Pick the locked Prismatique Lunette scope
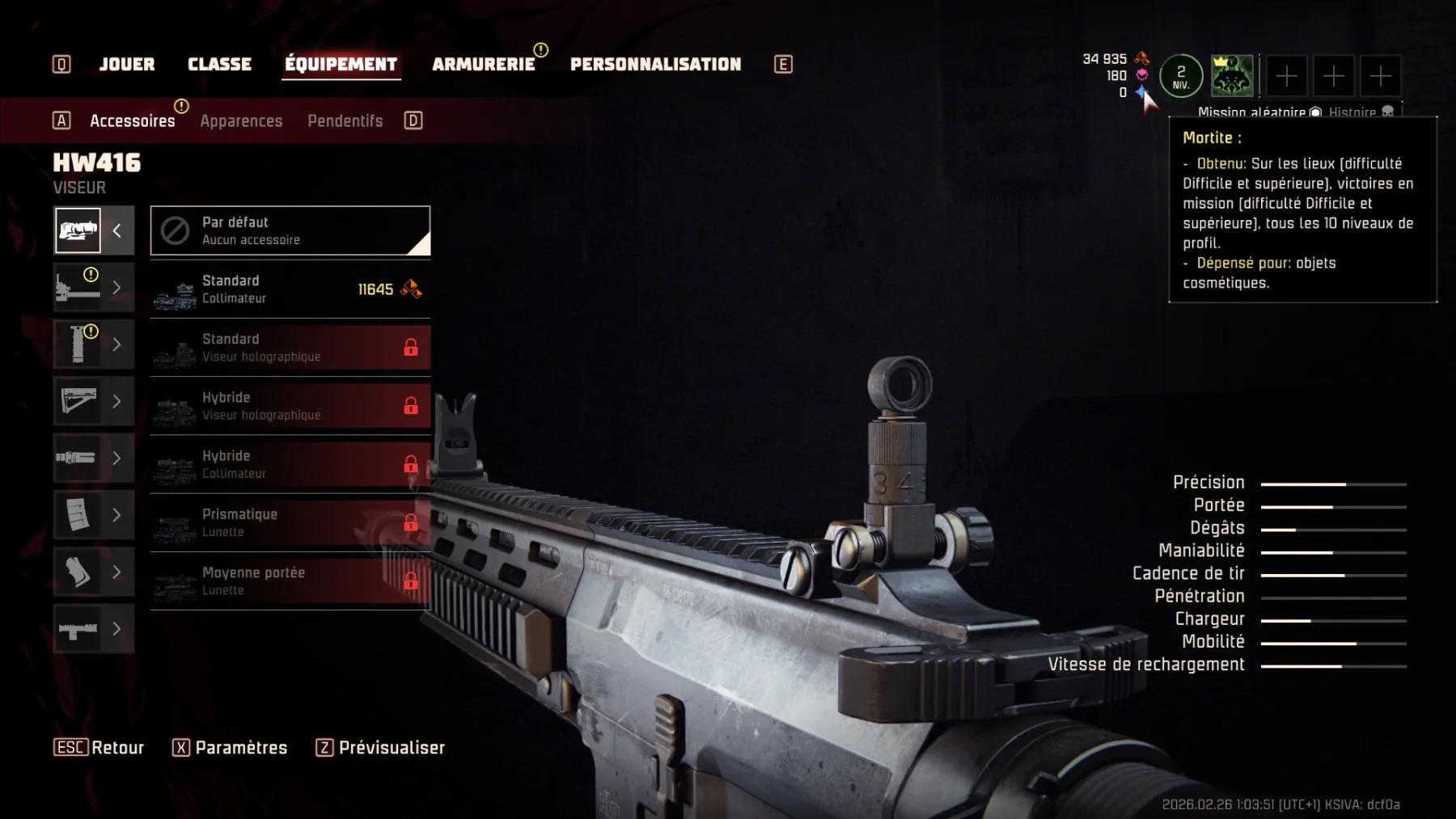The width and height of the screenshot is (1456, 819). (x=290, y=522)
